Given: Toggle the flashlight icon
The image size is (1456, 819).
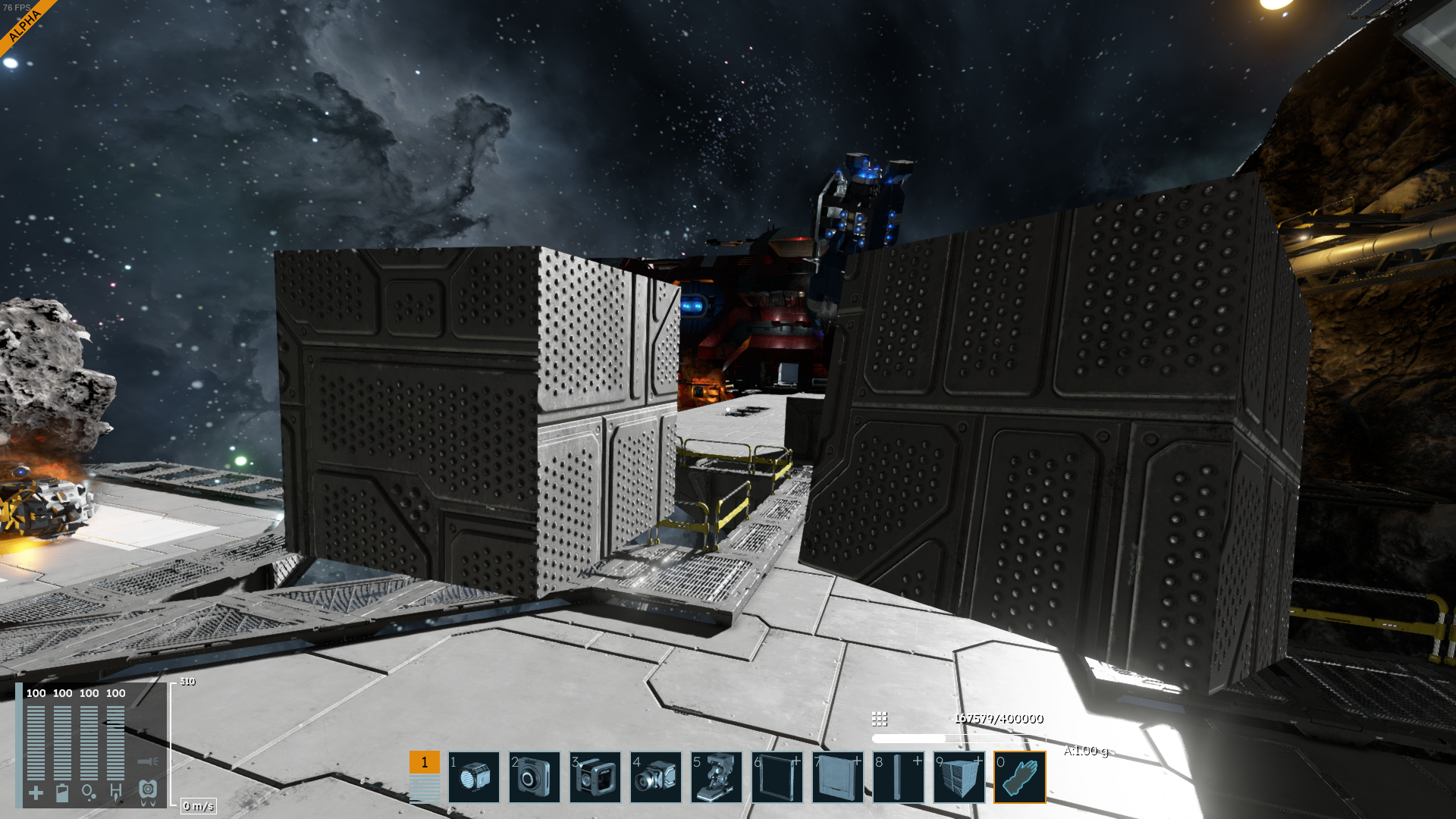Looking at the screenshot, I should pos(147,761).
